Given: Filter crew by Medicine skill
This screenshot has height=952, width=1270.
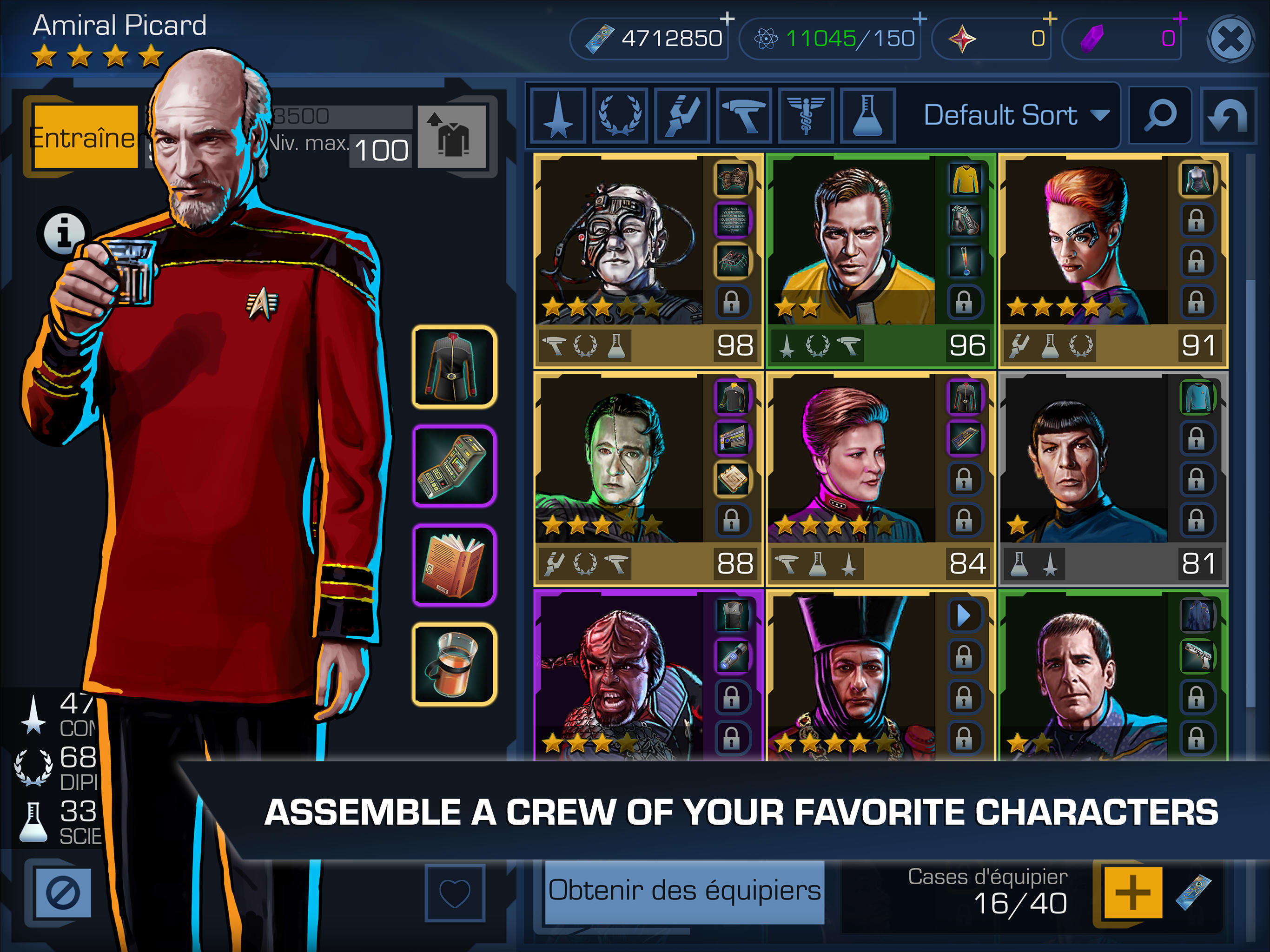Looking at the screenshot, I should click(x=806, y=118).
